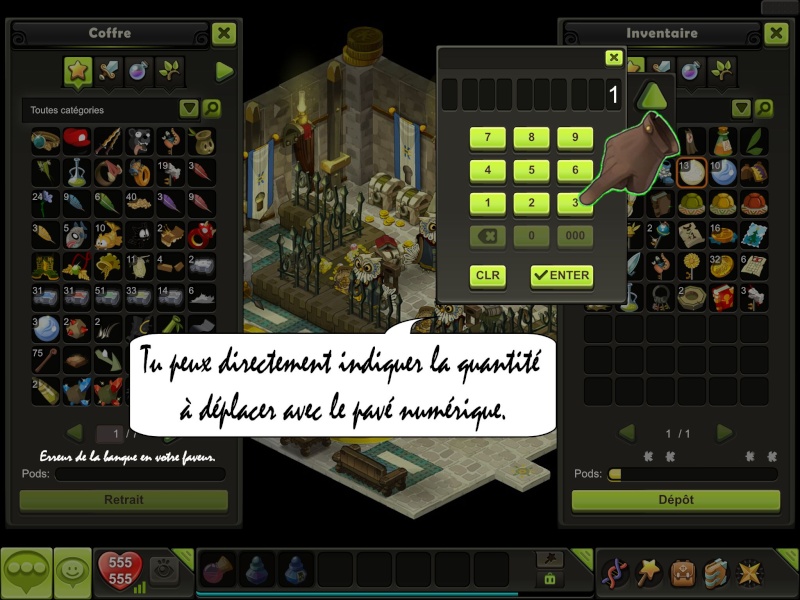
Task: Clear the keypad with CLR
Action: point(487,275)
